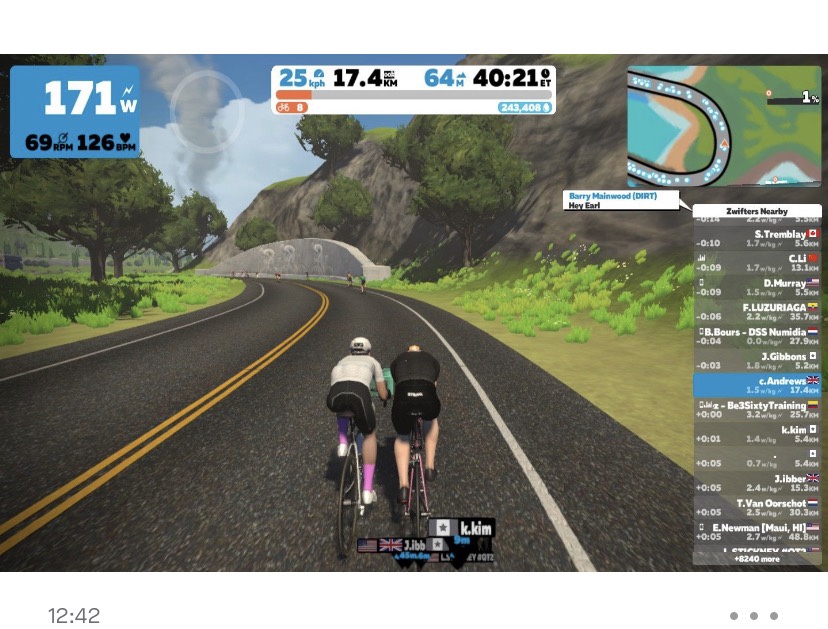This screenshot has width=828, height=629.
Task: Choose k.kim in the rider list
Action: pyautogui.click(x=757, y=433)
